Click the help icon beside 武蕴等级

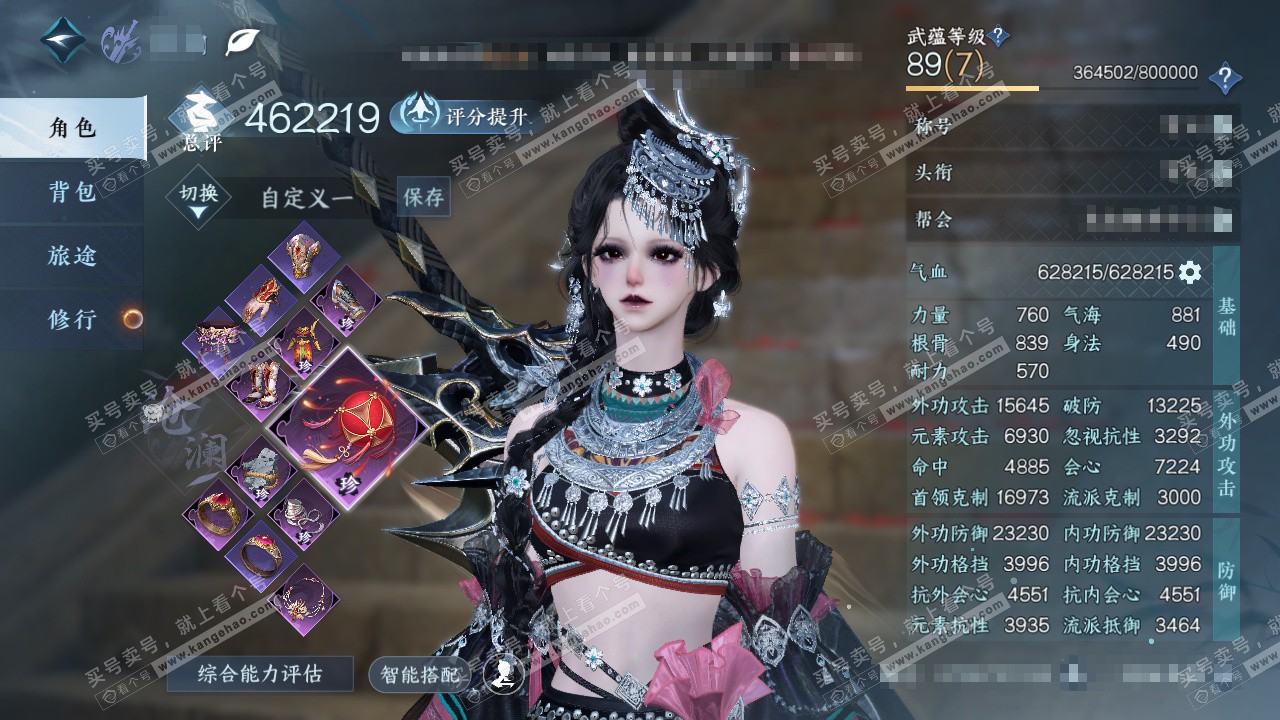tap(998, 38)
